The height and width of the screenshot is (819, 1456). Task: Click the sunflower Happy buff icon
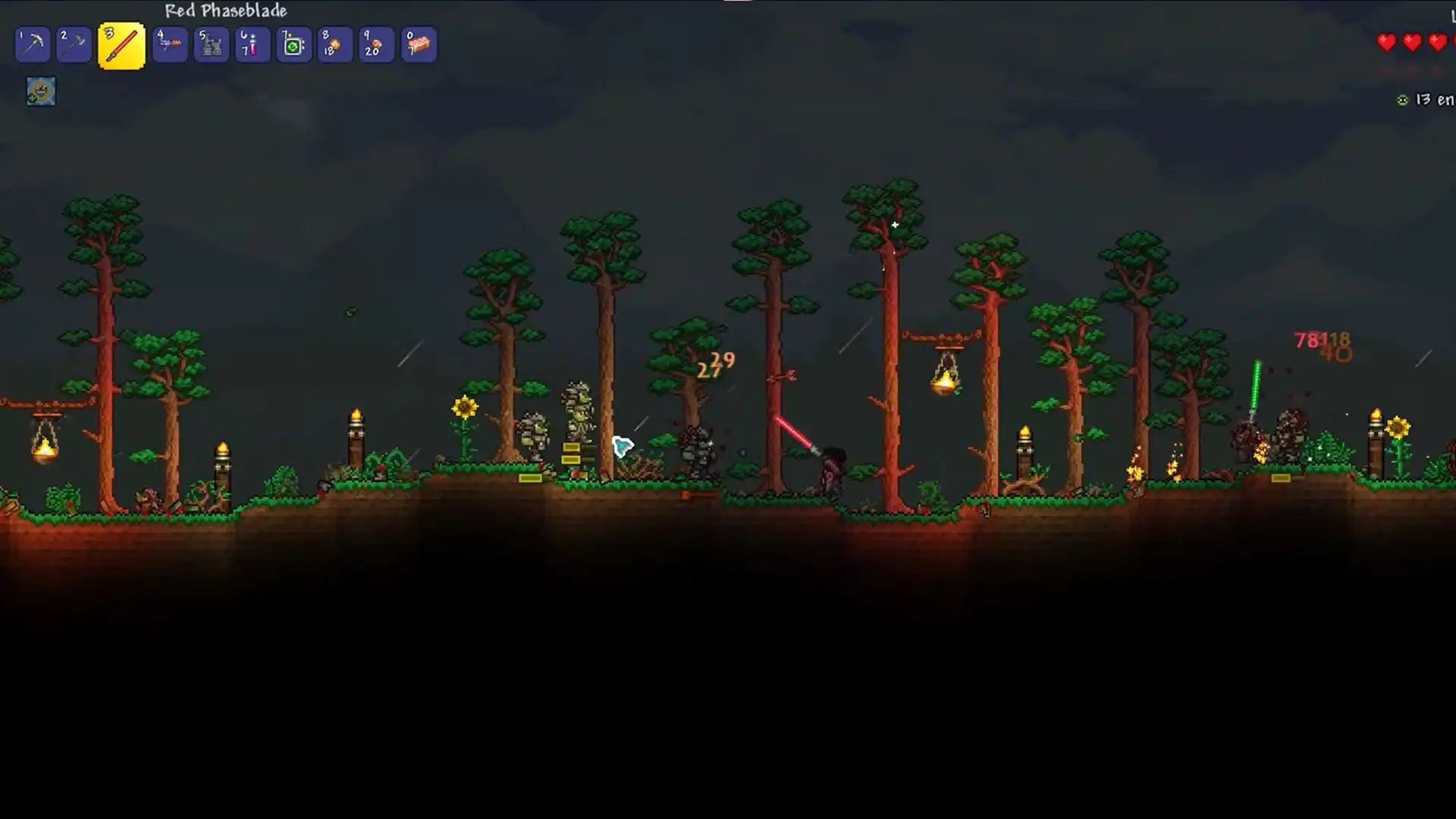pyautogui.click(x=41, y=92)
